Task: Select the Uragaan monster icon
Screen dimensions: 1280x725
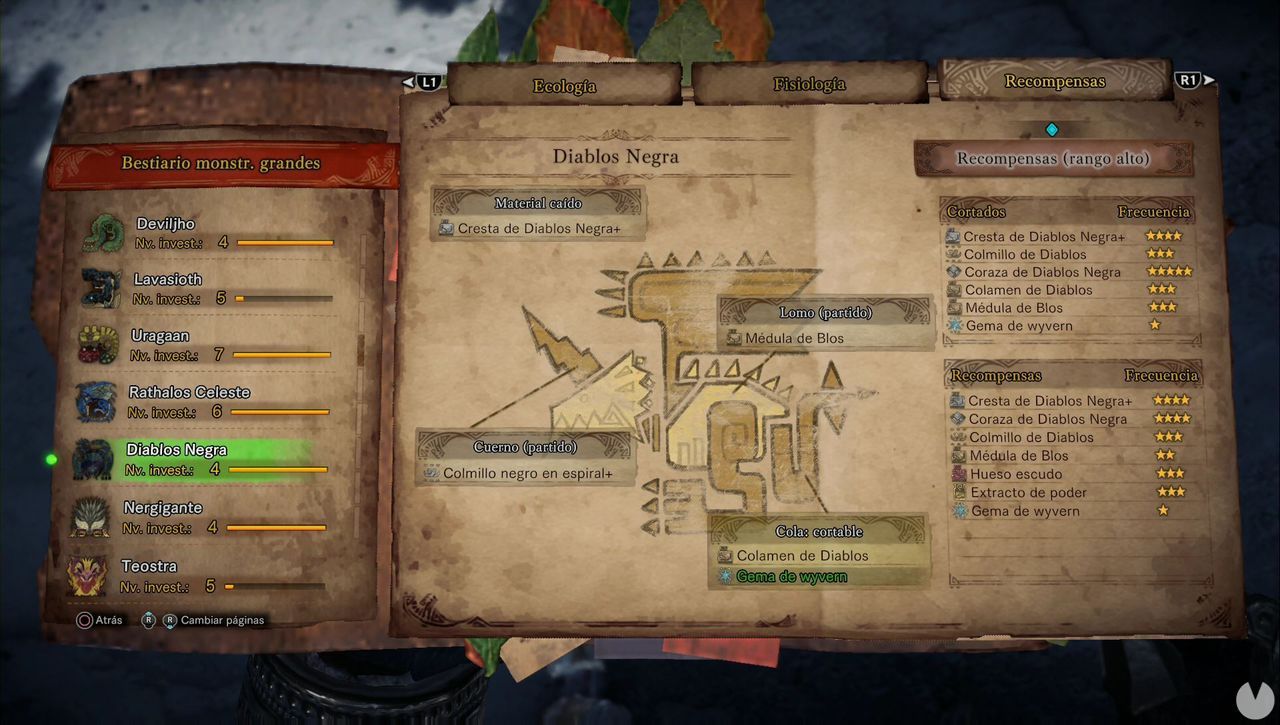Action: (x=103, y=347)
